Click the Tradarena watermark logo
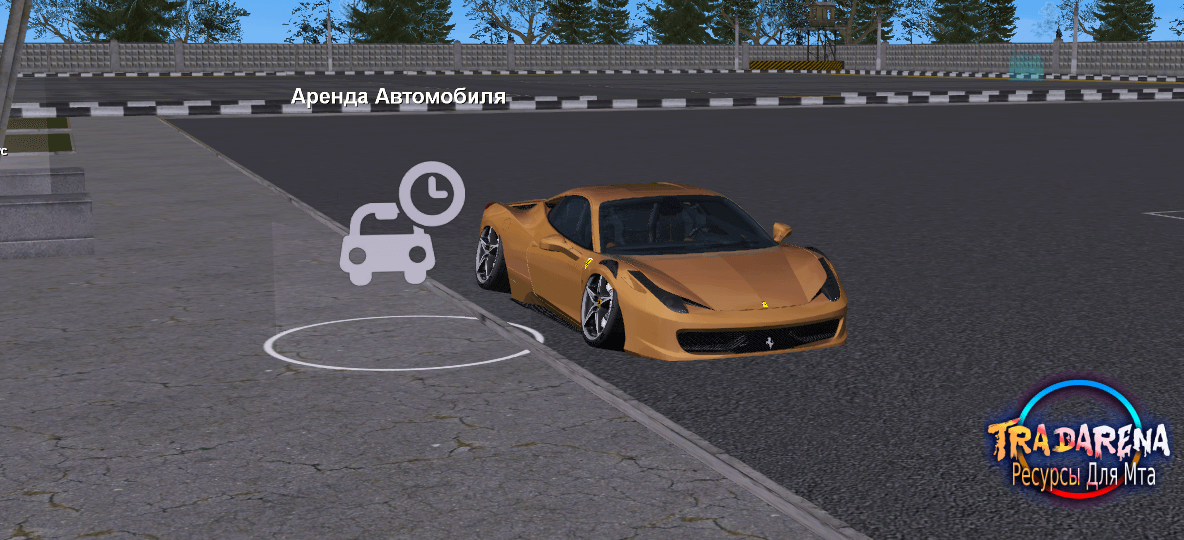Viewport: 1184px width, 540px height. (x=1078, y=441)
